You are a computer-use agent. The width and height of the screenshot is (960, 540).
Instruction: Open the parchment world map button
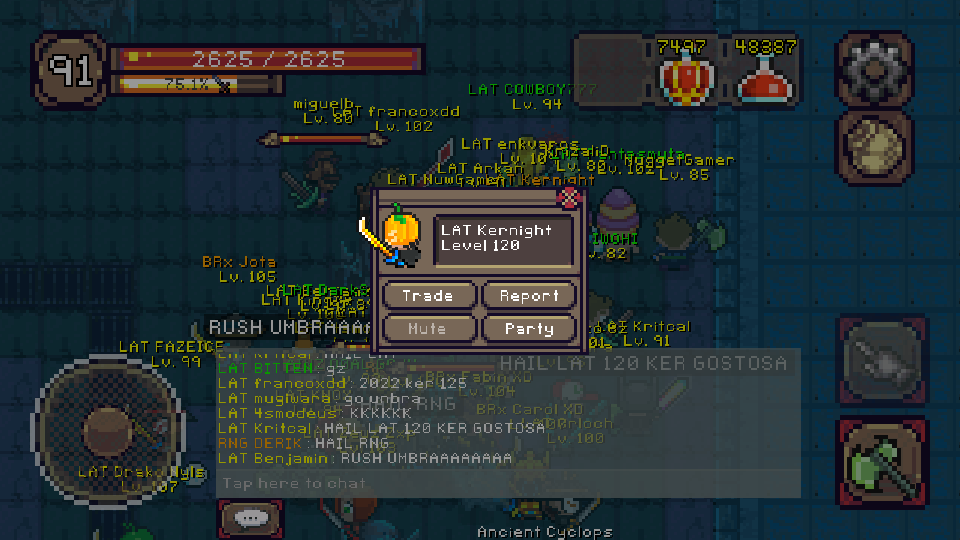tap(874, 148)
